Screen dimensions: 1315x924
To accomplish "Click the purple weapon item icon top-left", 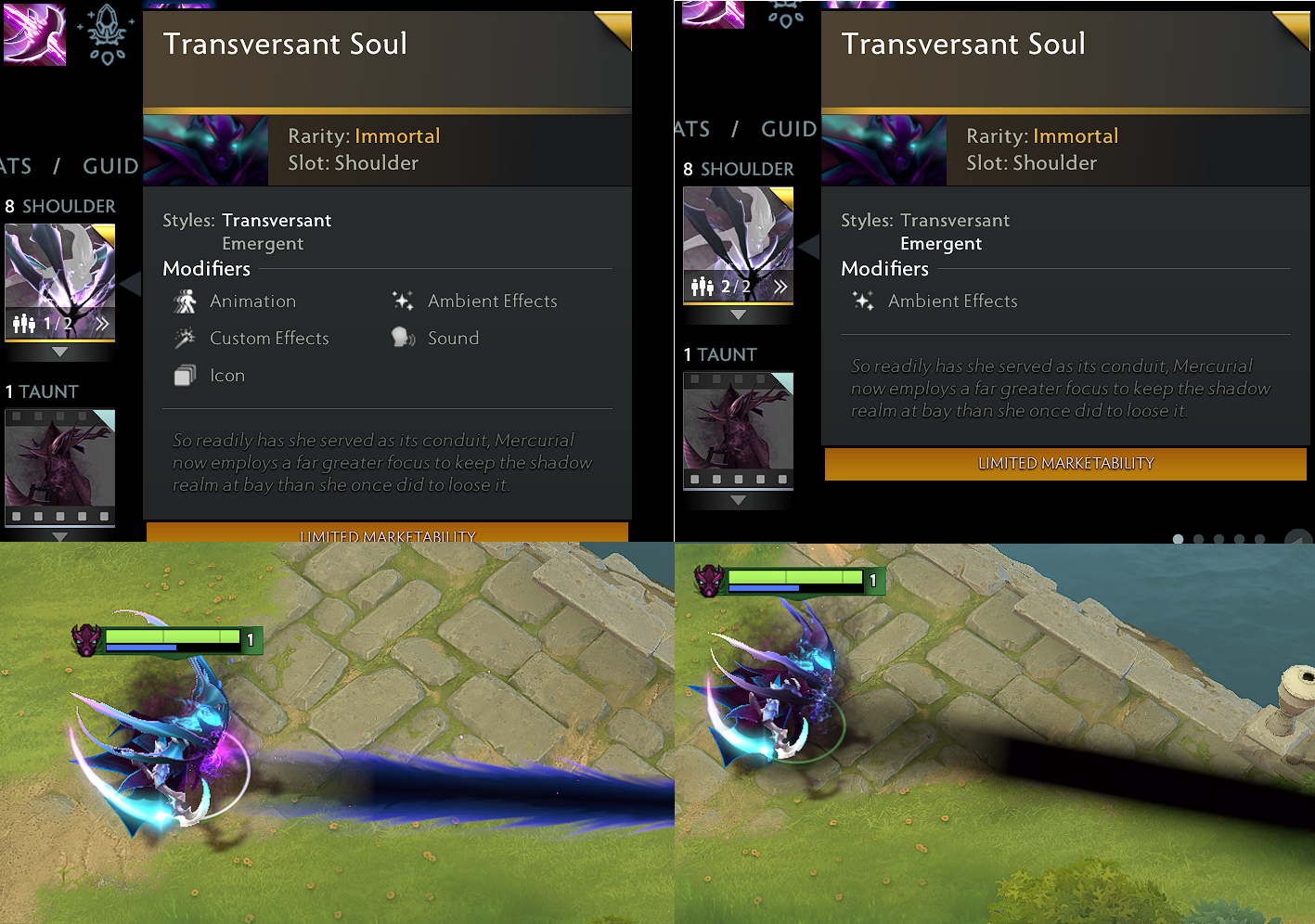I will 34,34.
